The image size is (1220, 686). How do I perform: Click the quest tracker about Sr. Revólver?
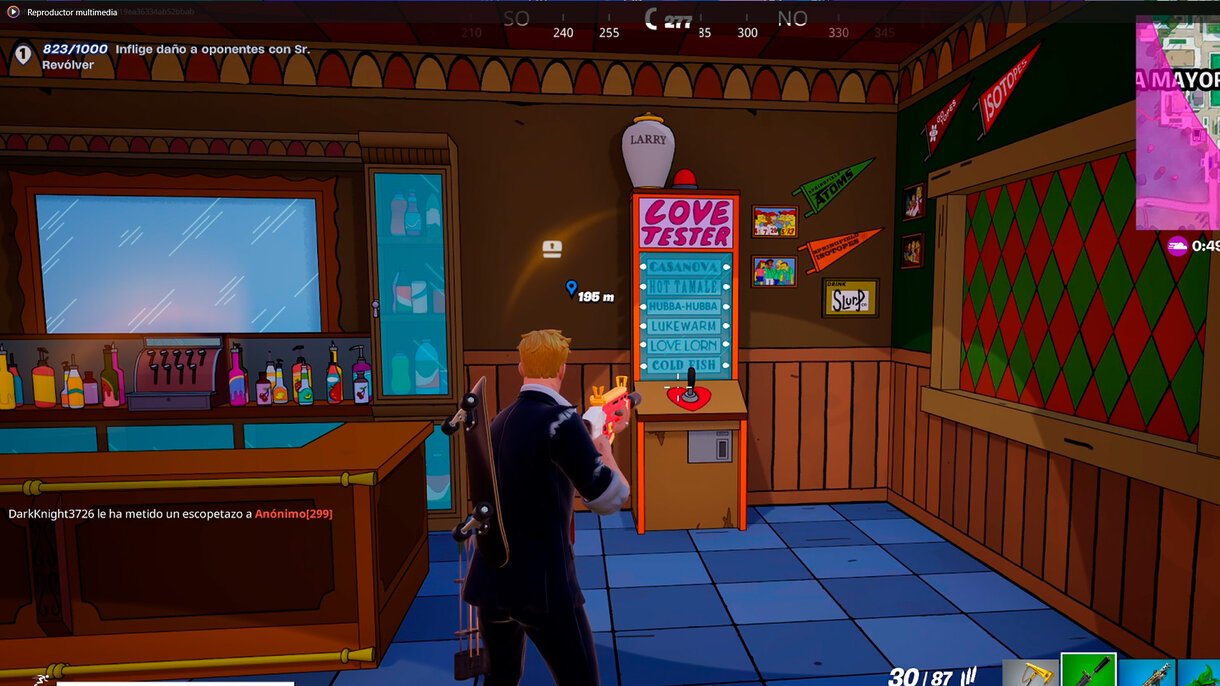tap(176, 56)
